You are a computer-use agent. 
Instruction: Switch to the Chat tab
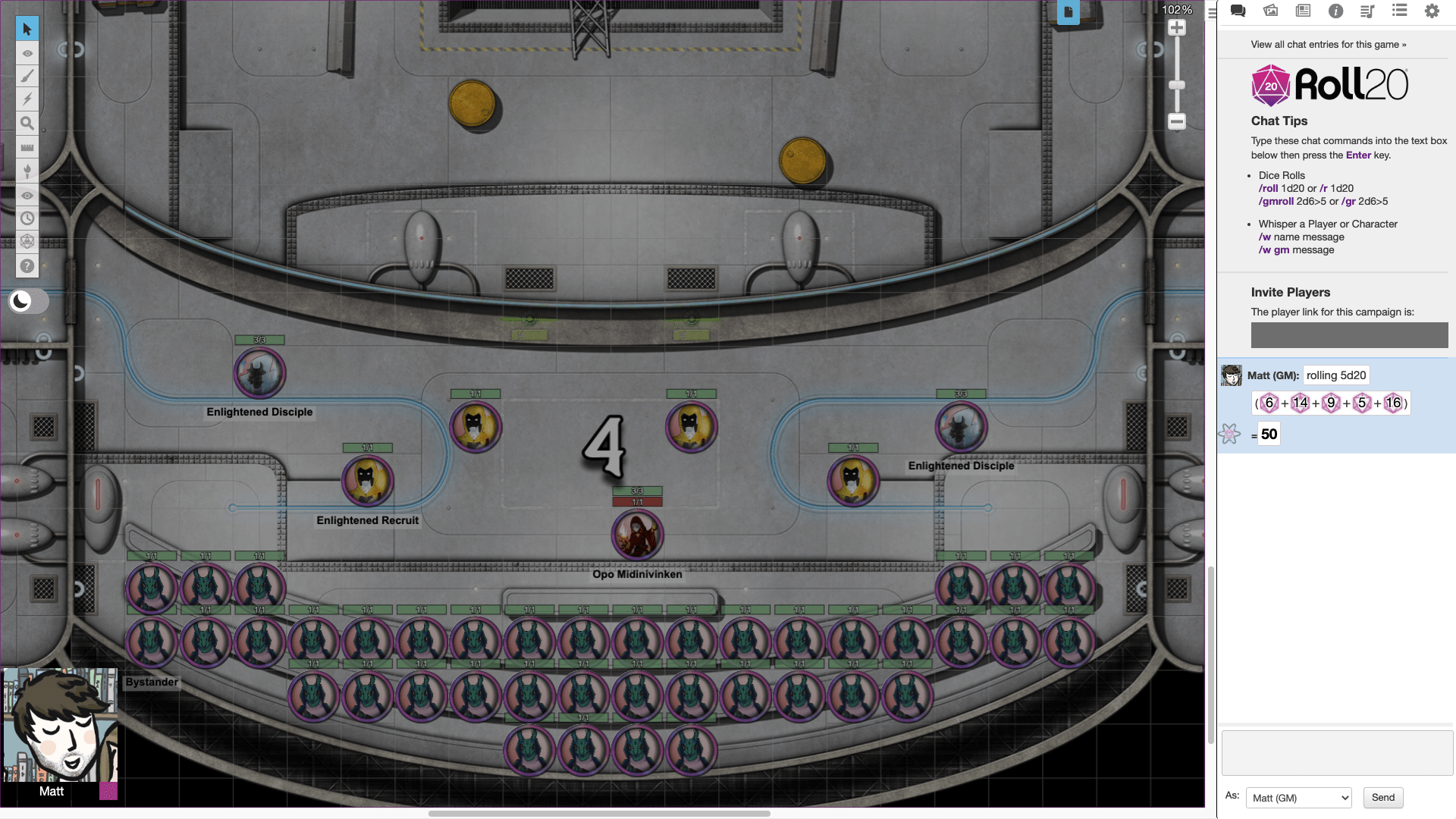click(1238, 11)
